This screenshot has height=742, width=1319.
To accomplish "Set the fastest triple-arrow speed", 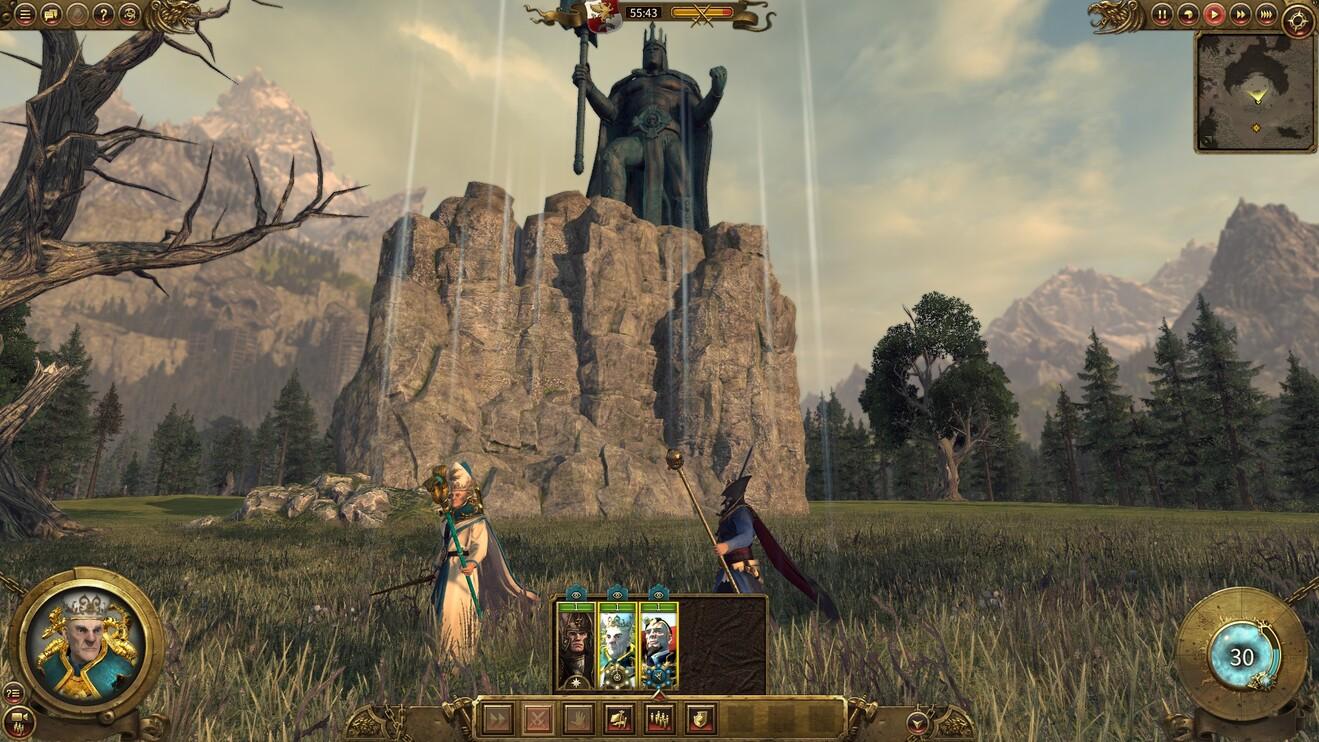I will (x=1266, y=15).
